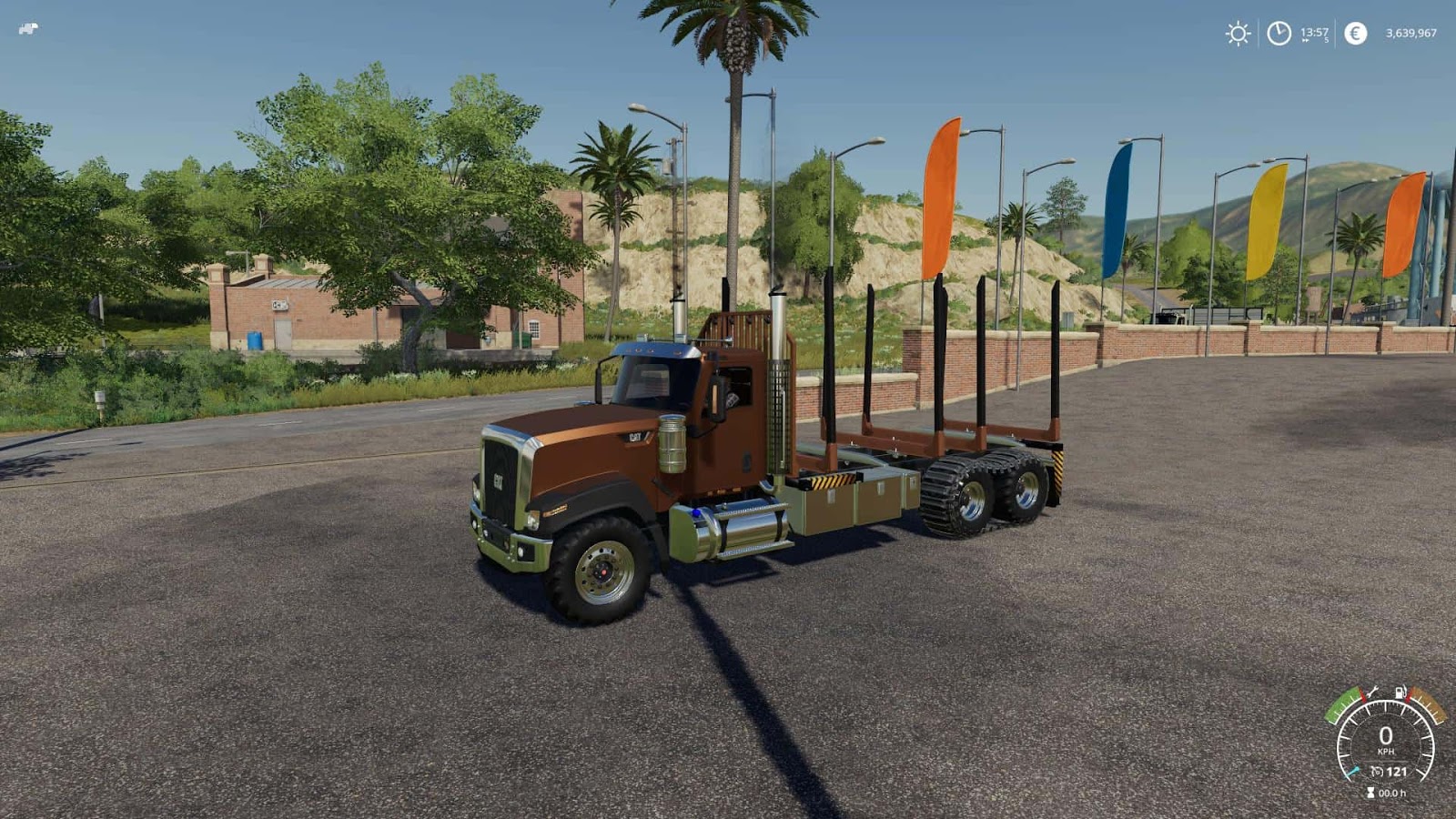Click the money balance 3,639,967
This screenshot has height=819, width=1456.
pos(1411,33)
